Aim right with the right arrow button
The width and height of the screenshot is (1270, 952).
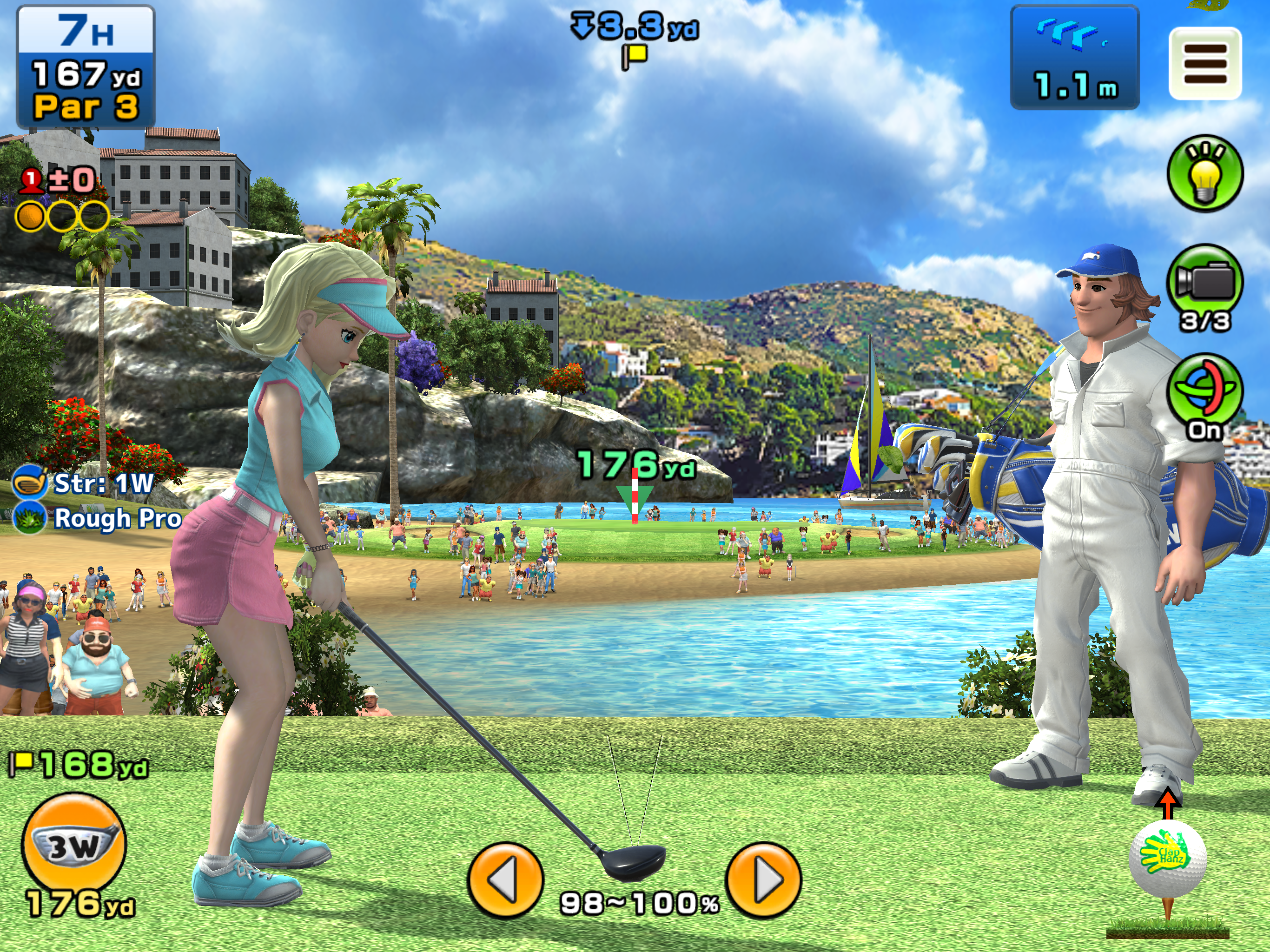(x=763, y=879)
